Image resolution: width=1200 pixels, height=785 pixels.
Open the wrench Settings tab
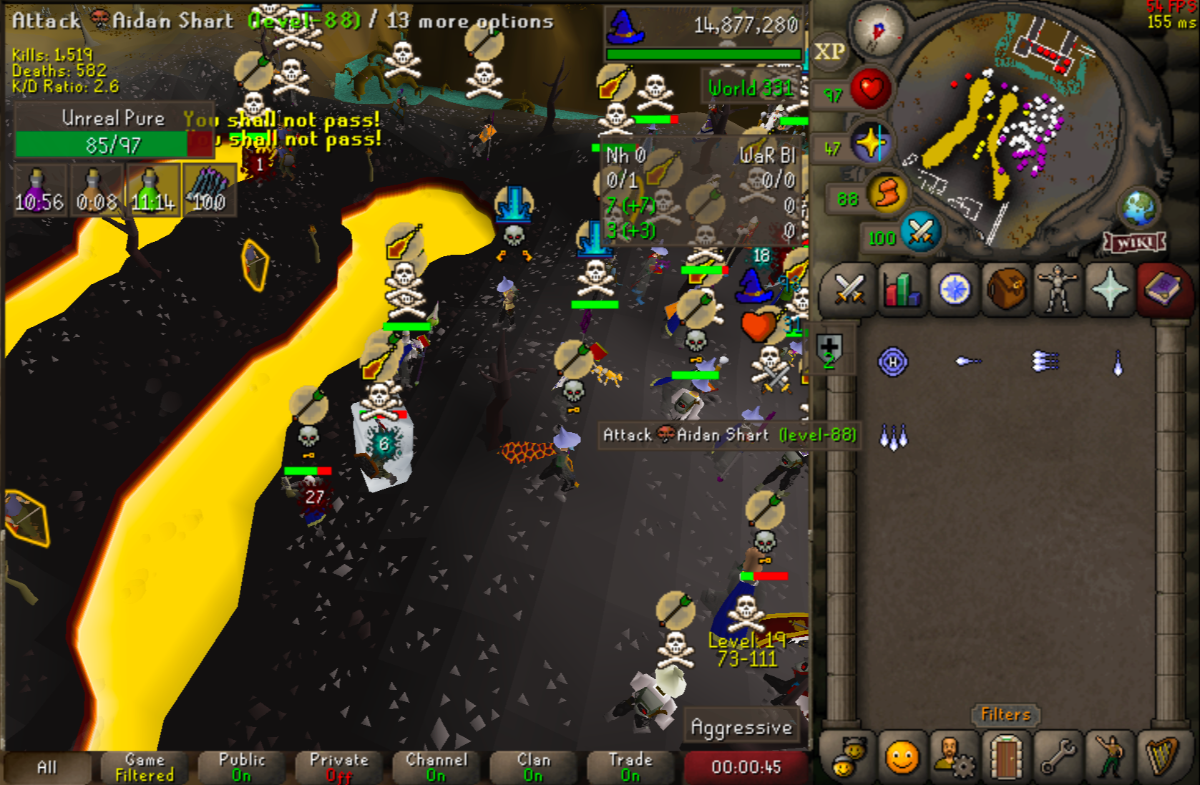tap(1057, 757)
